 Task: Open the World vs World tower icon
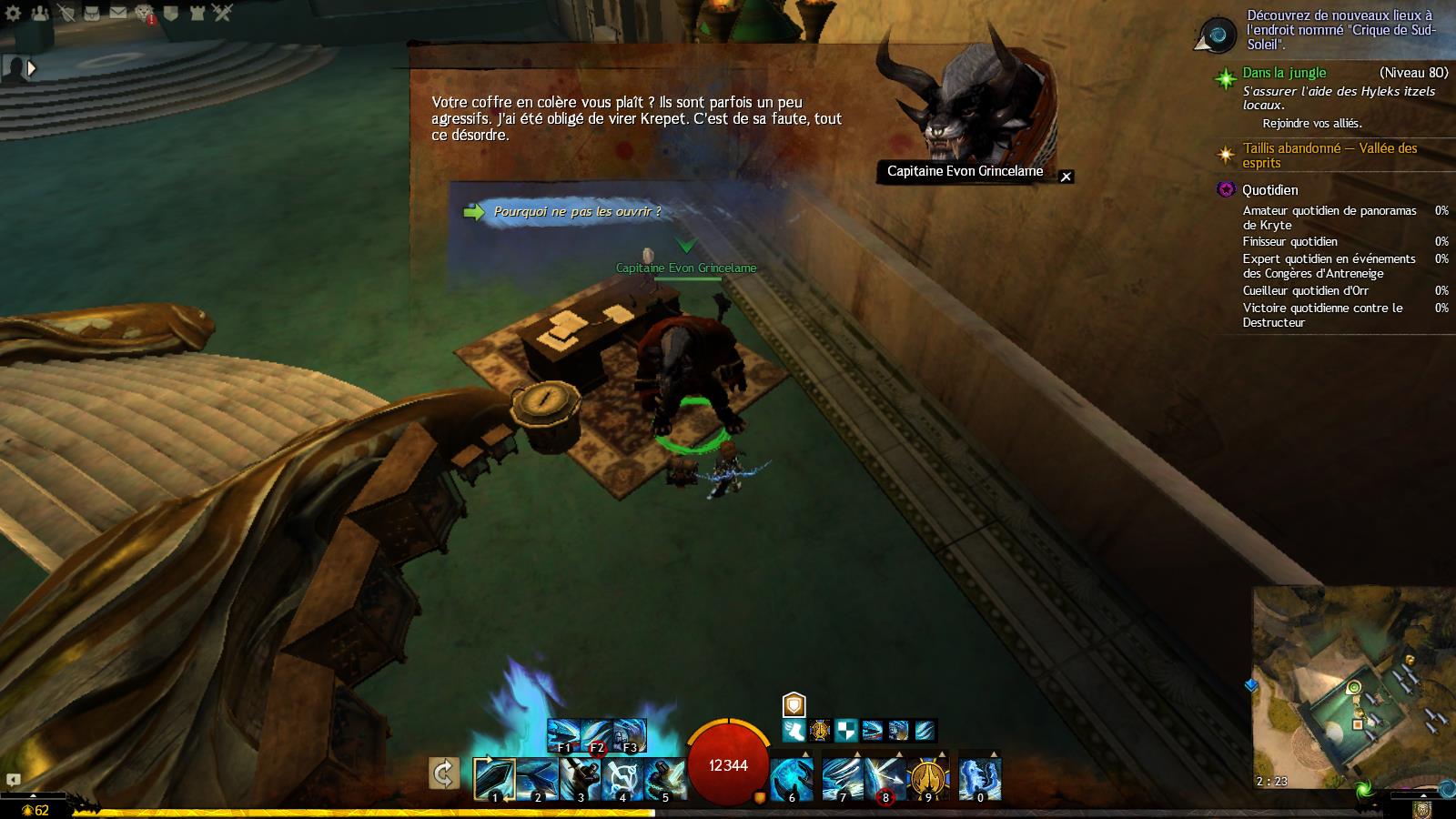point(197,13)
